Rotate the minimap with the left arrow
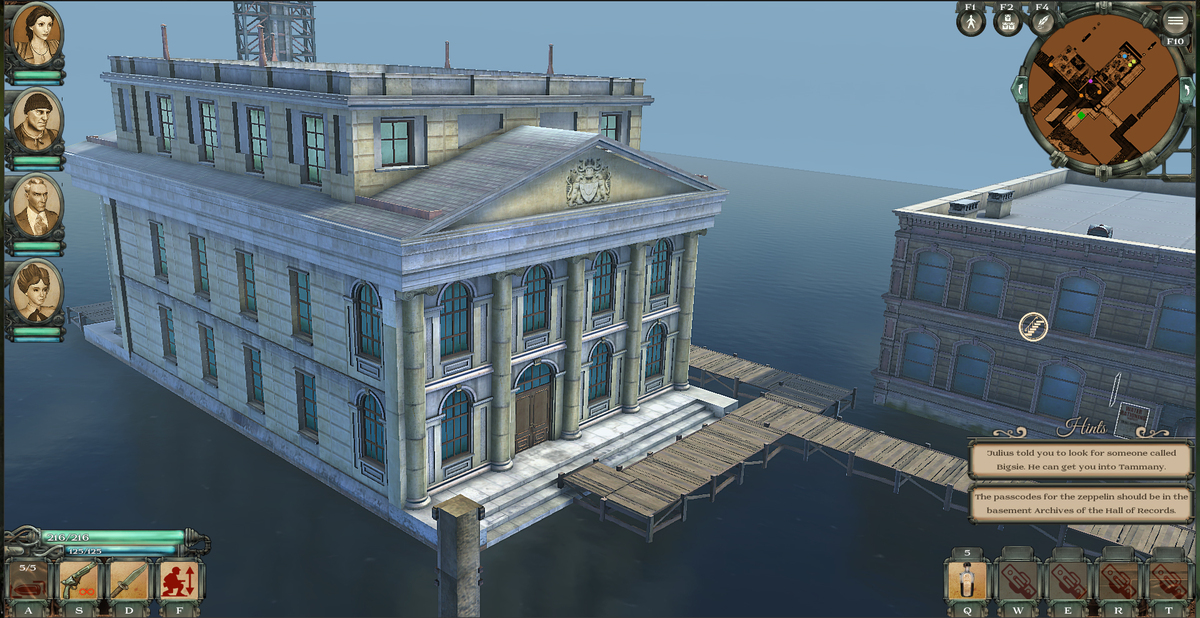Image resolution: width=1200 pixels, height=618 pixels. point(1021,90)
